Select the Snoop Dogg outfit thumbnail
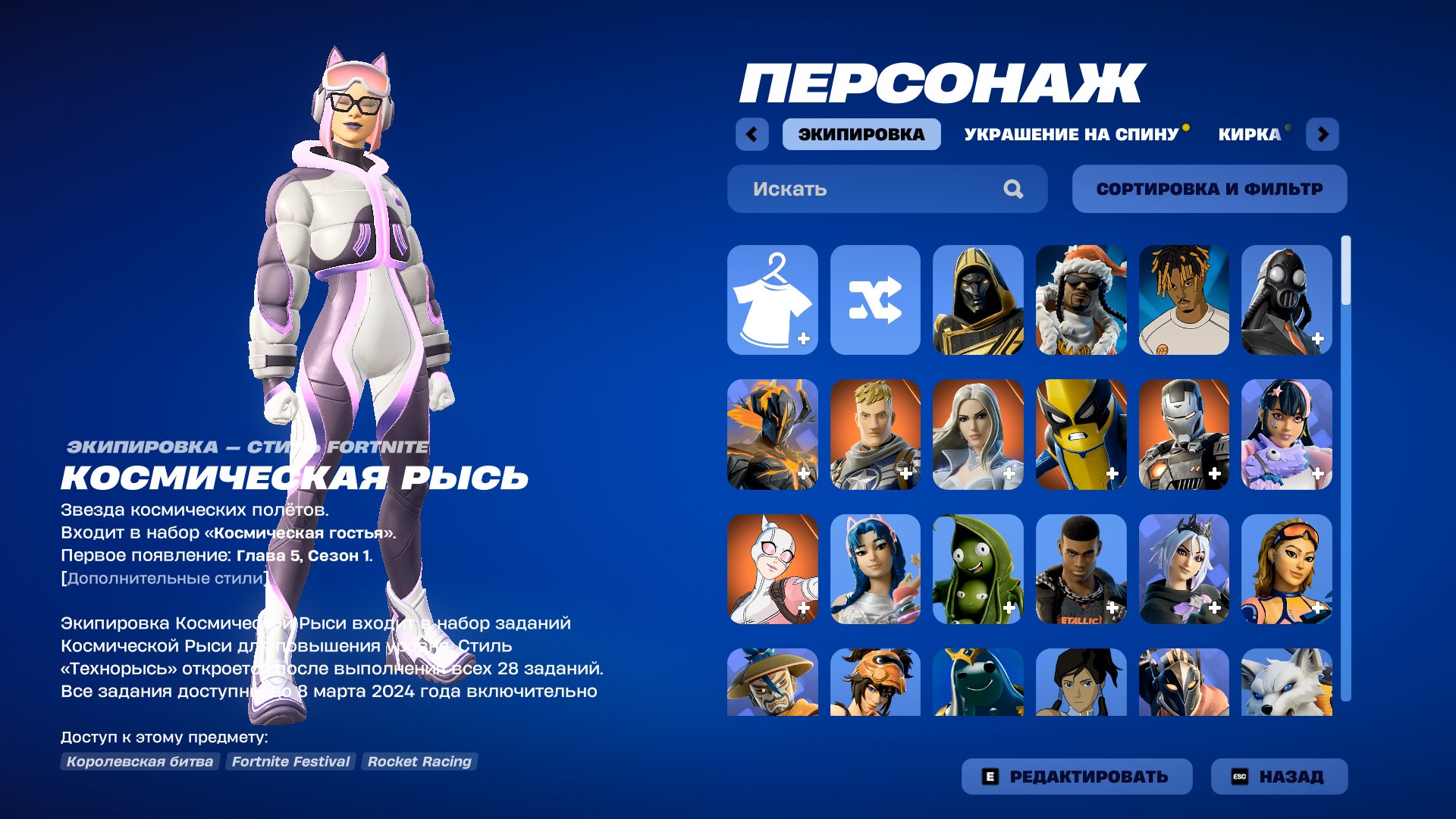1456x819 pixels. click(1081, 300)
